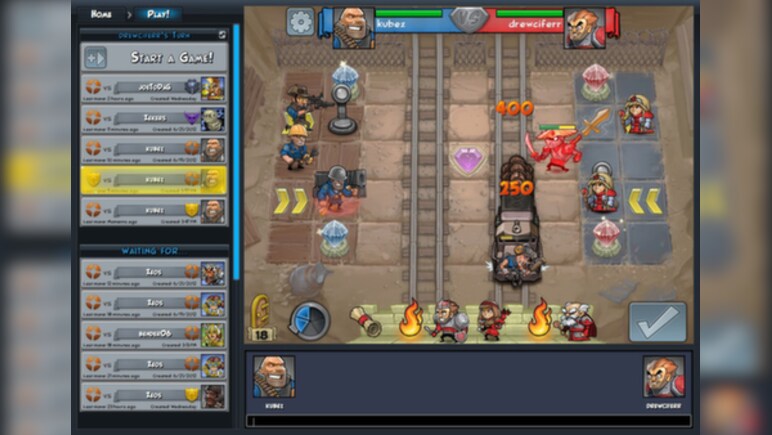772x435 pixels.
Task: Open the gear settings button
Action: [299, 22]
